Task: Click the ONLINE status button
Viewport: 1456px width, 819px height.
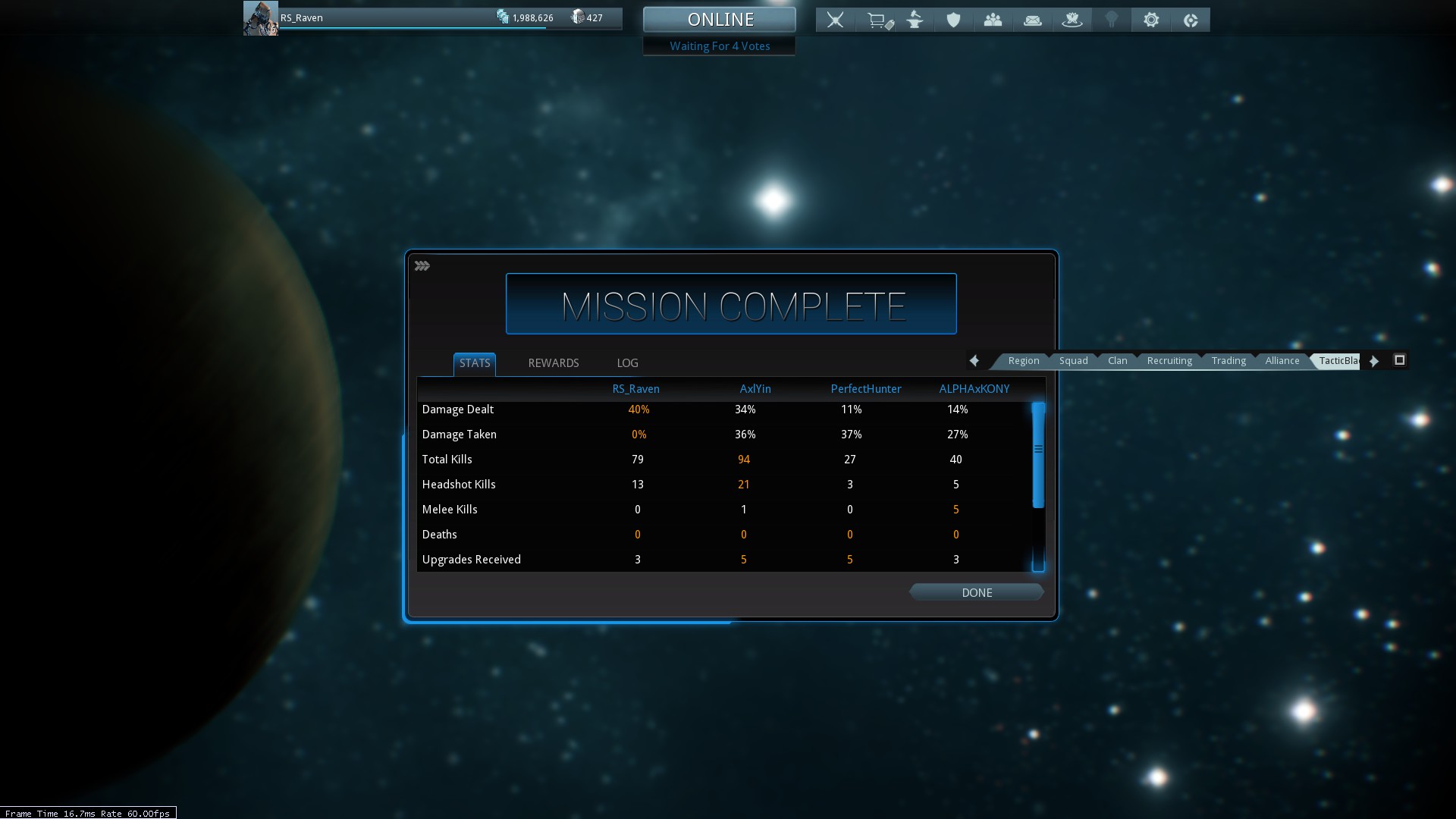Action: coord(720,20)
